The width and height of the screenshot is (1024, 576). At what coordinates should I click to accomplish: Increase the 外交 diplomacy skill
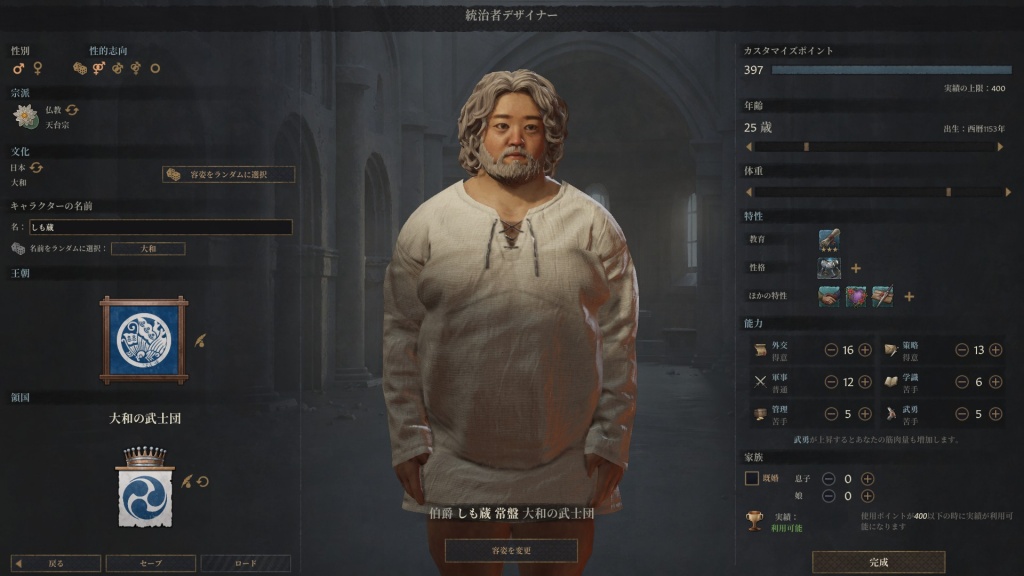click(x=865, y=350)
